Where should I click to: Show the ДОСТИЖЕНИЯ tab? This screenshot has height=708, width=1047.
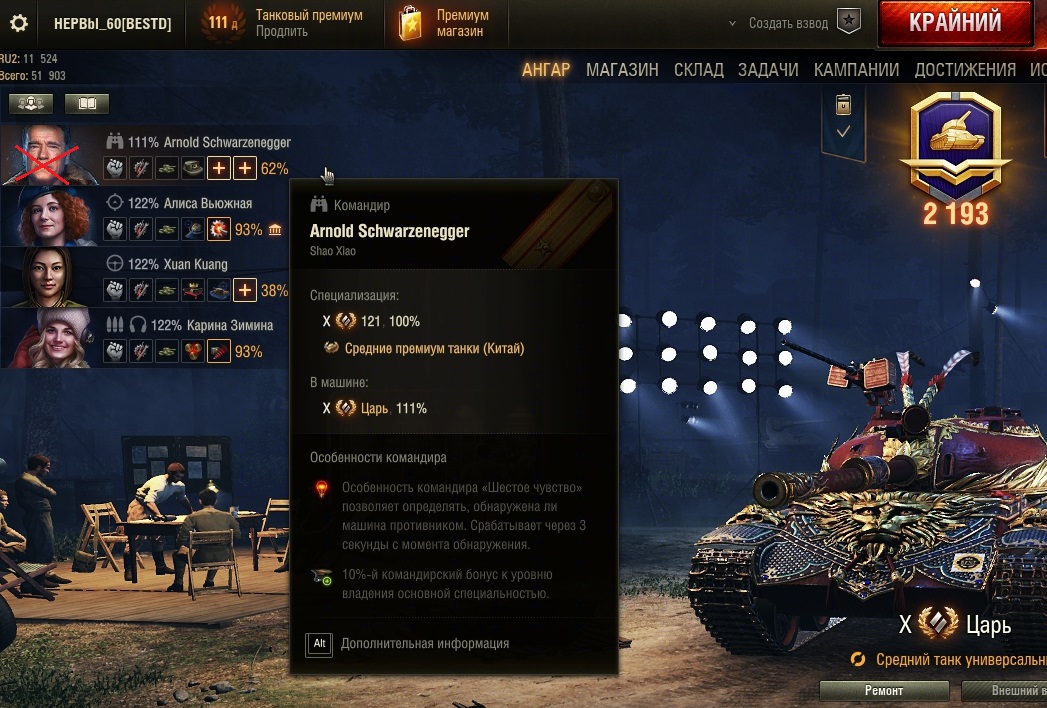(x=964, y=70)
